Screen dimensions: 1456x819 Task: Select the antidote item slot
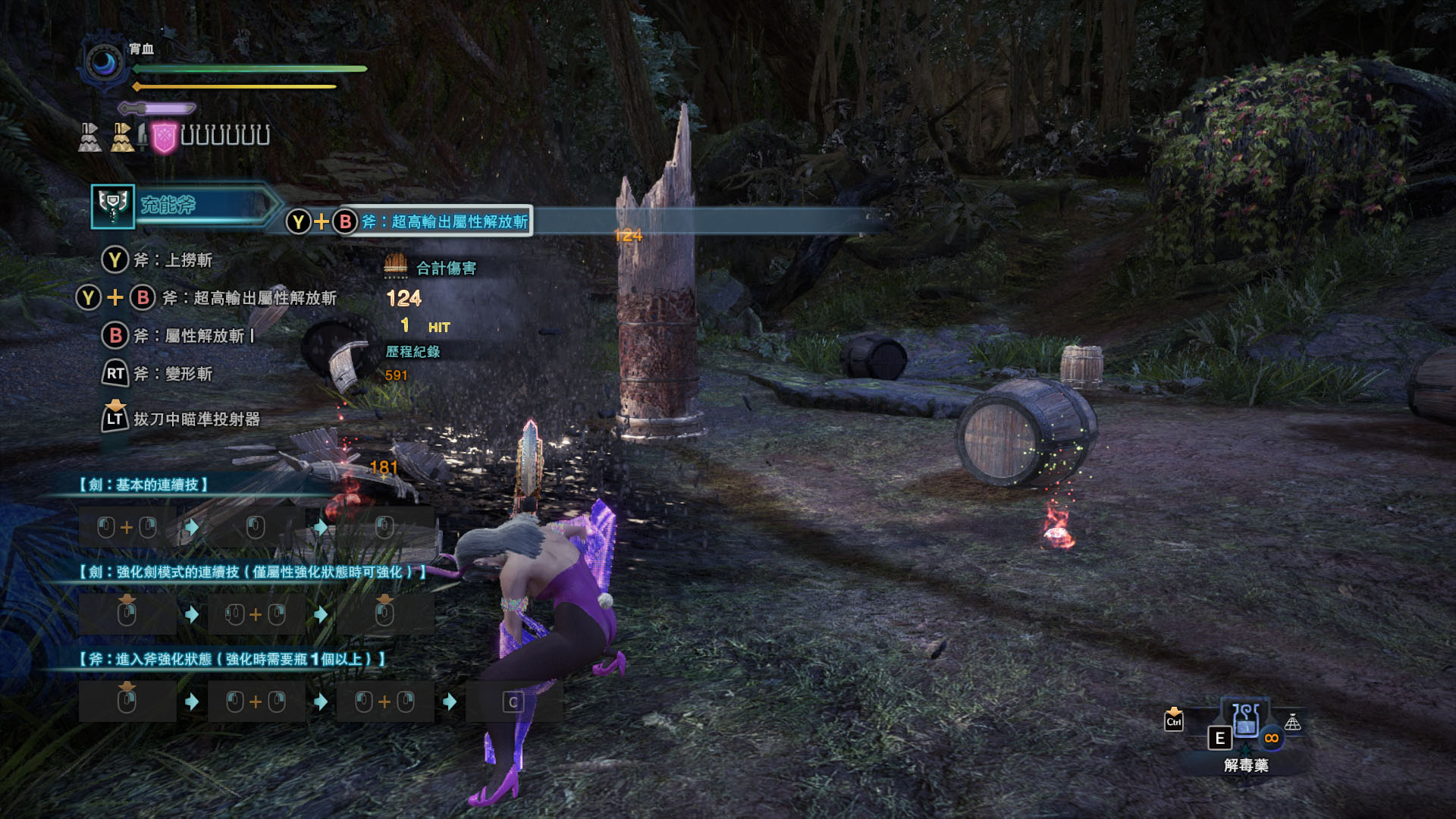(x=1245, y=721)
